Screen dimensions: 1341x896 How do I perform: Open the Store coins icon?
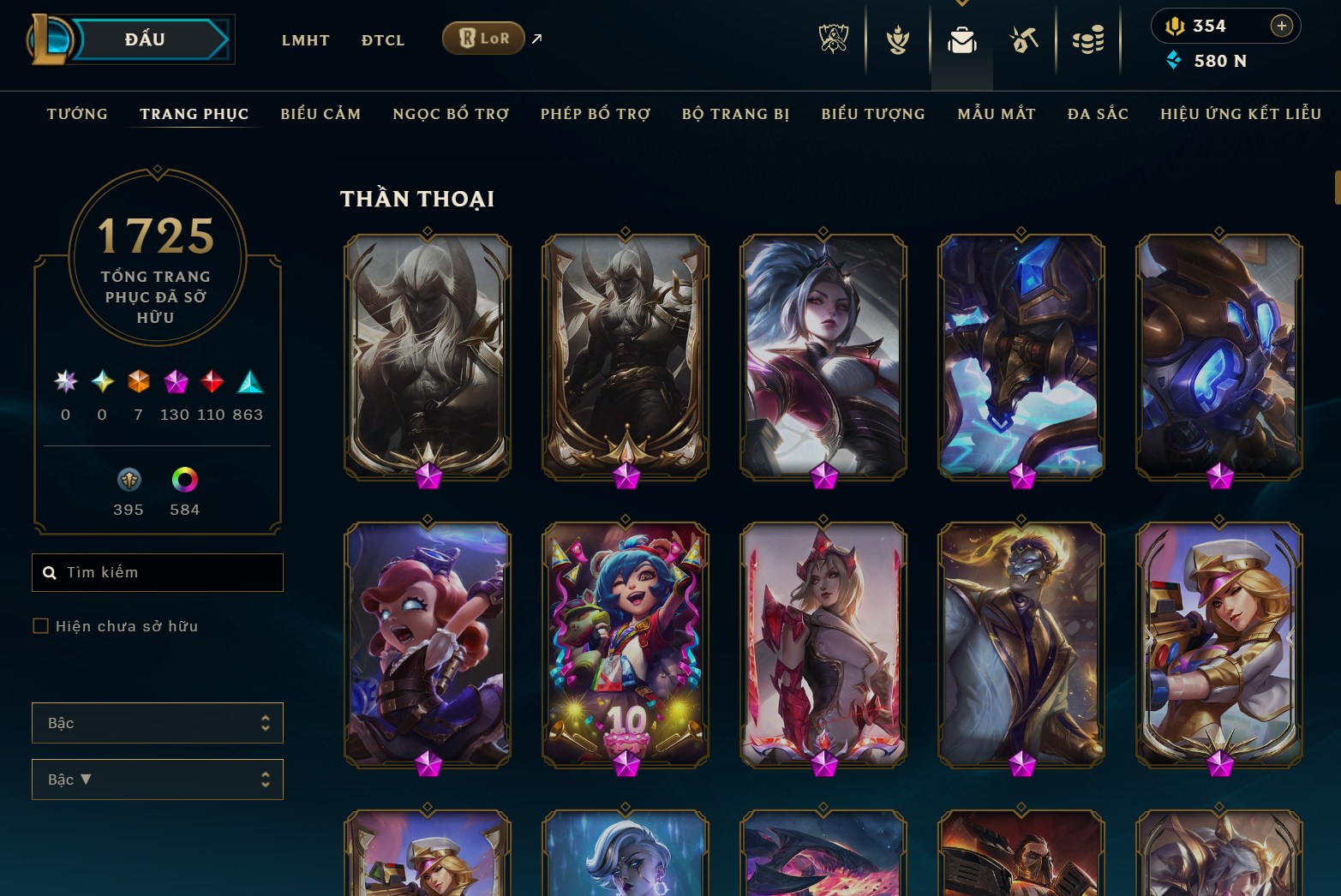(1088, 38)
